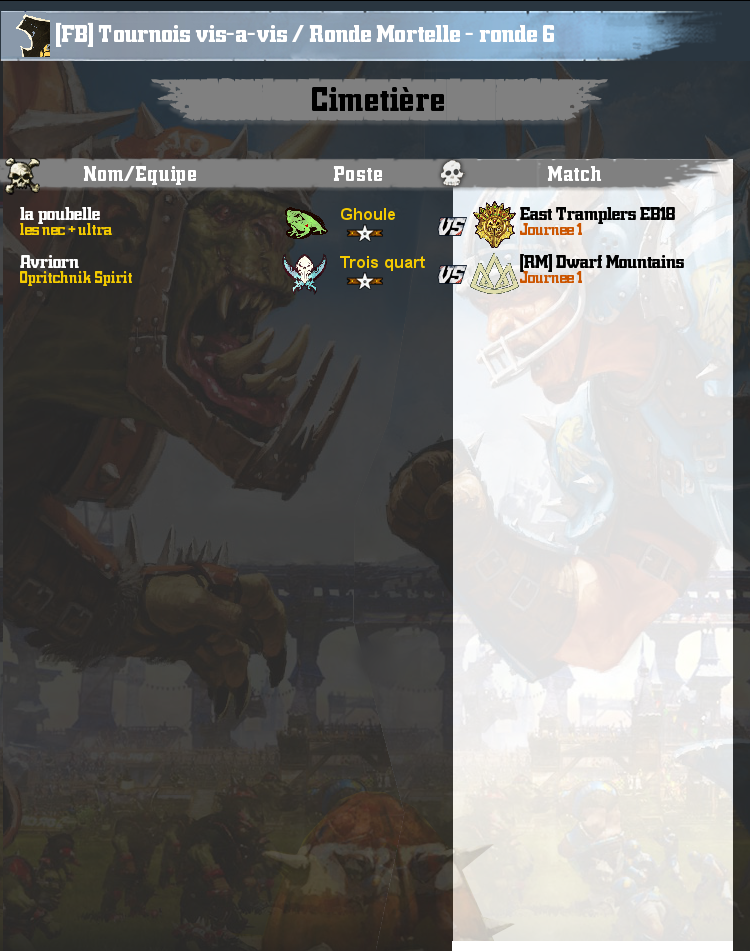Click the skull and swords team logo
This screenshot has width=750, height=951.
pyautogui.click(x=304, y=271)
